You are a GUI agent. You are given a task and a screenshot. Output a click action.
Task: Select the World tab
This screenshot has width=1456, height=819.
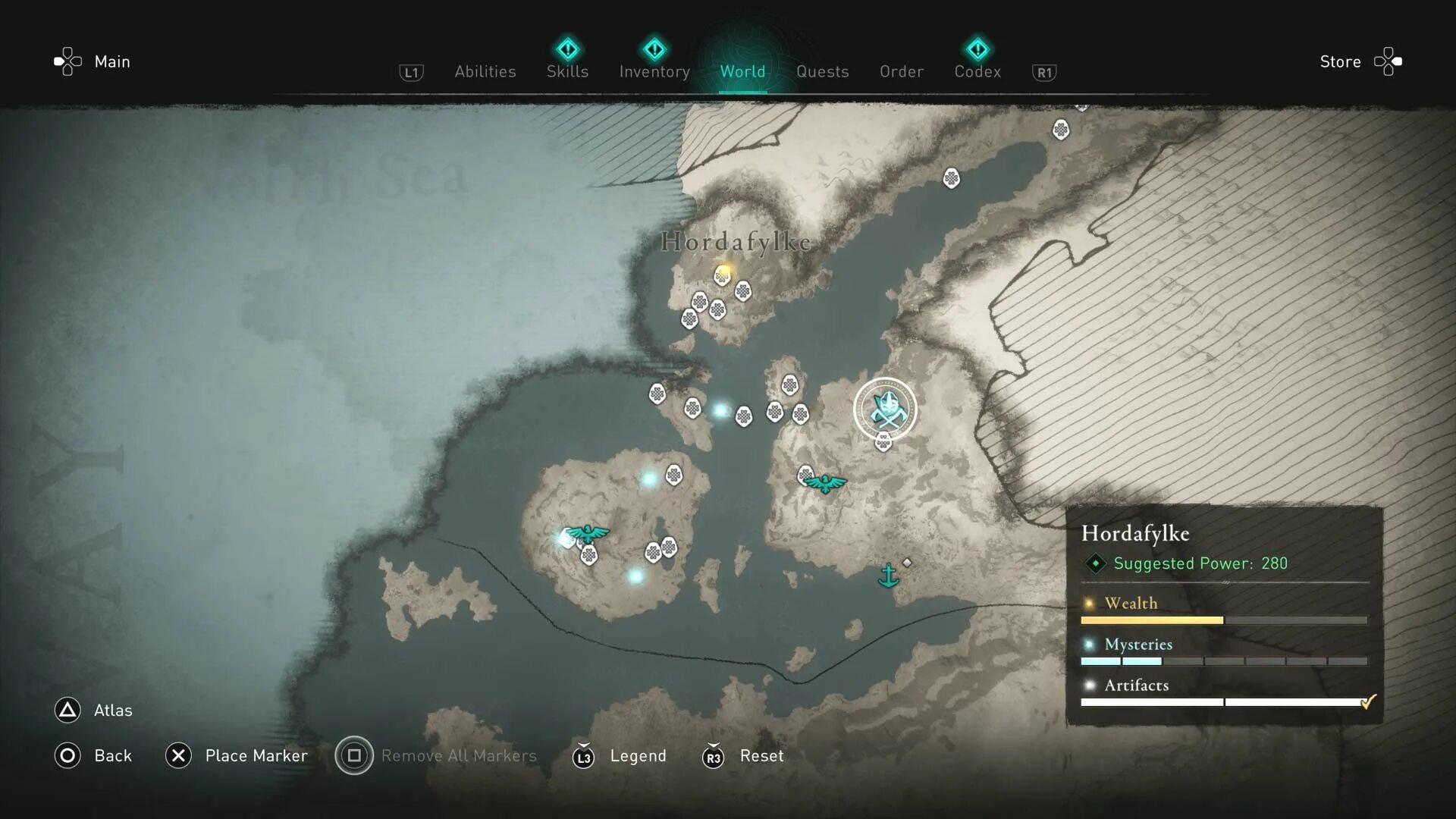click(x=742, y=71)
